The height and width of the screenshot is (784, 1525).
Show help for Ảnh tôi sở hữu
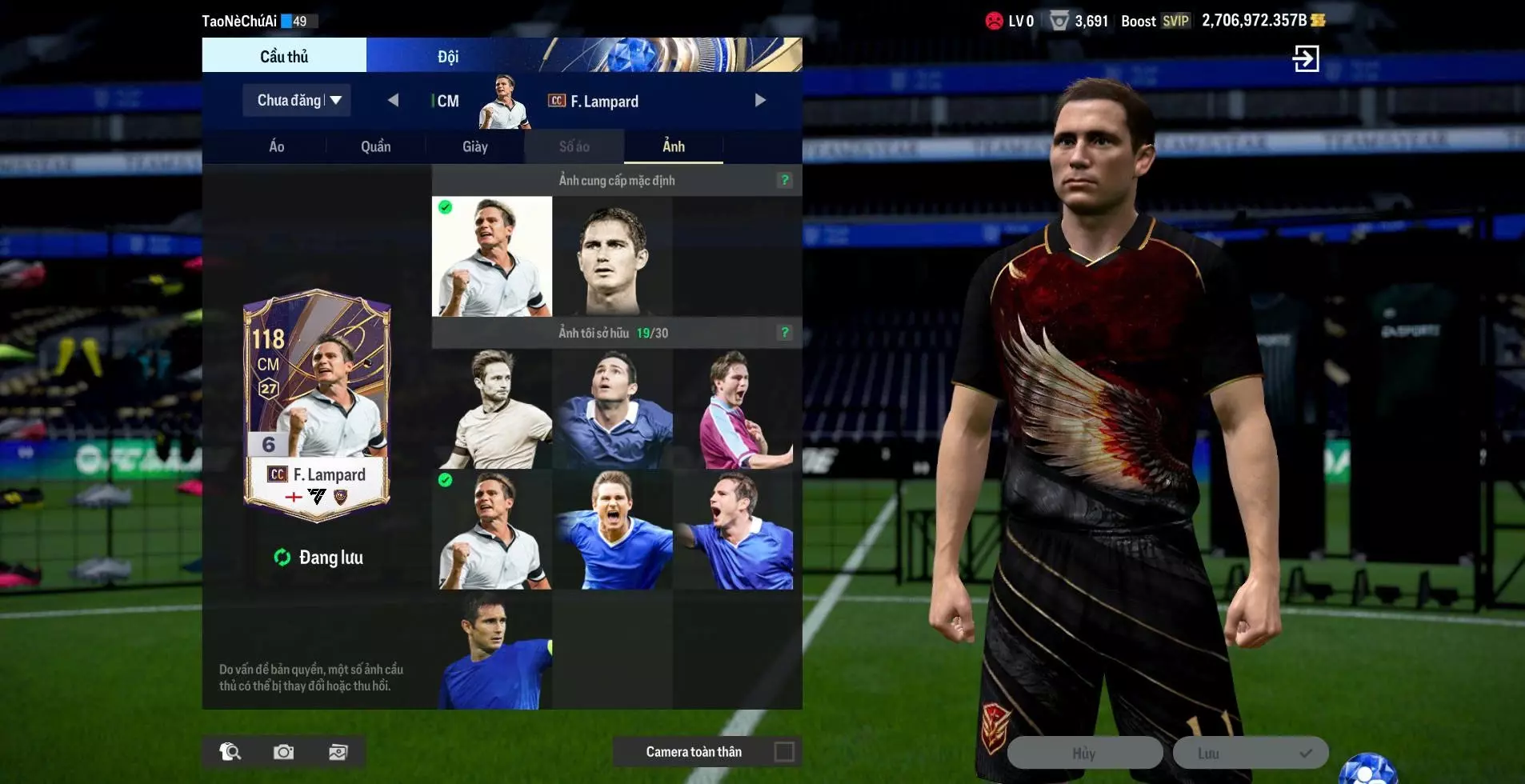785,332
